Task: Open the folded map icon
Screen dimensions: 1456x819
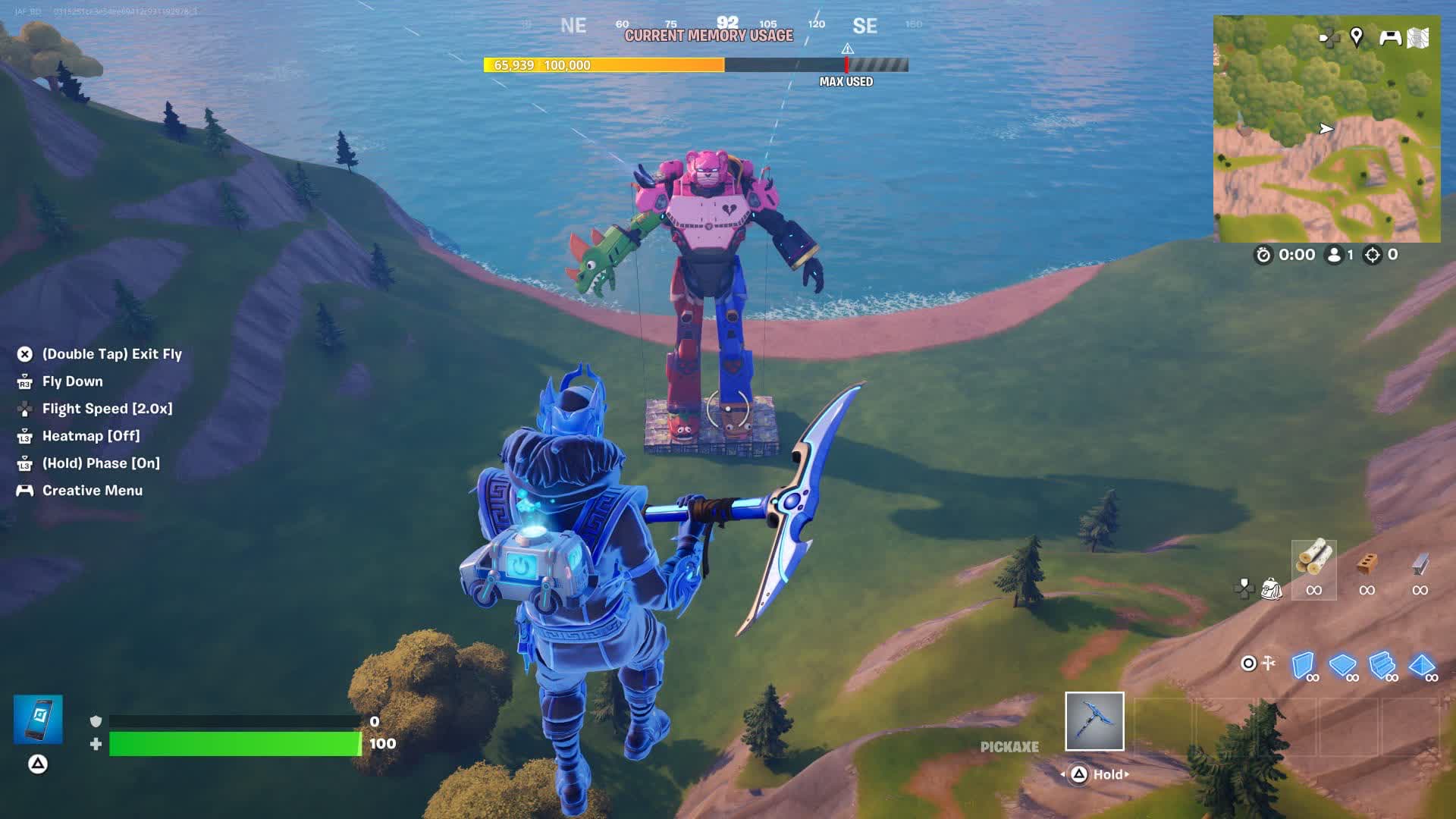Action: pyautogui.click(x=1418, y=37)
